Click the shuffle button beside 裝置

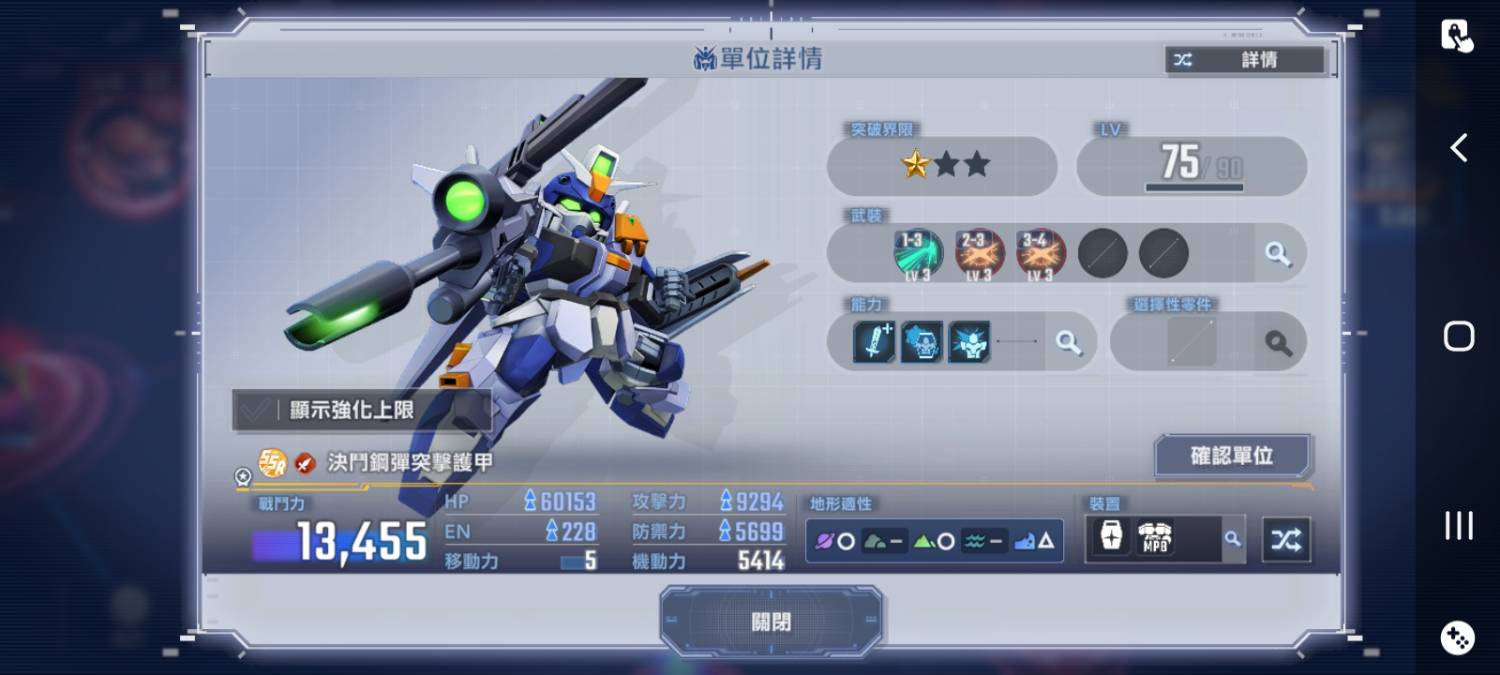point(1286,540)
